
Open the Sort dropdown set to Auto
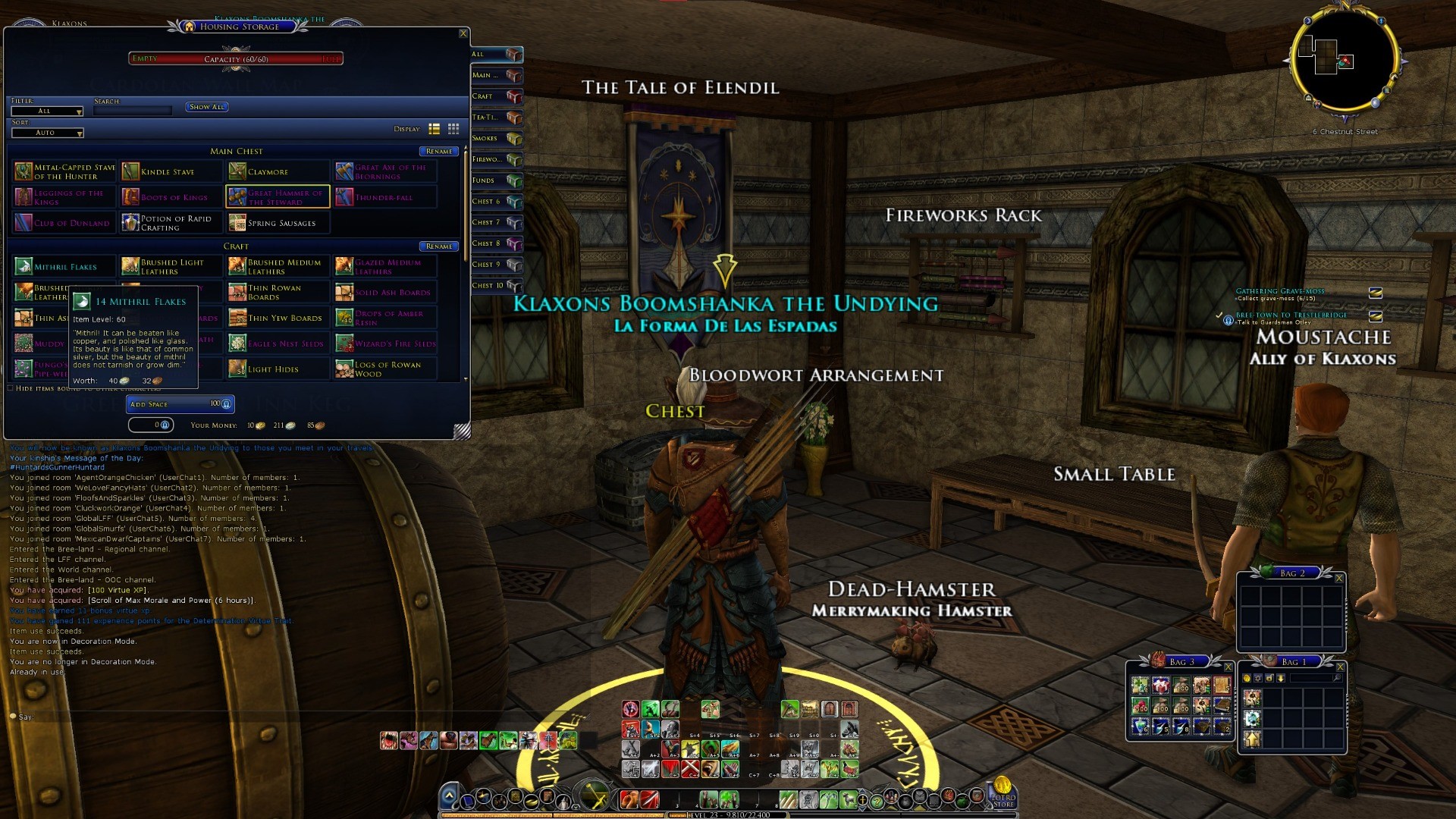(47, 133)
